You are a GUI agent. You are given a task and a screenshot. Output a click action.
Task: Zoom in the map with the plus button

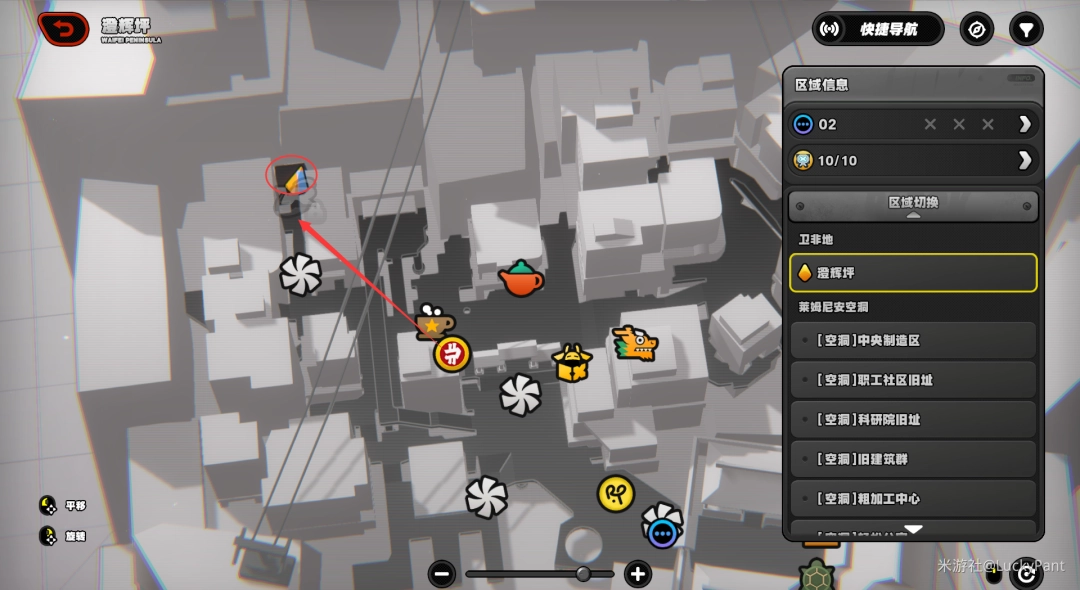pos(638,574)
